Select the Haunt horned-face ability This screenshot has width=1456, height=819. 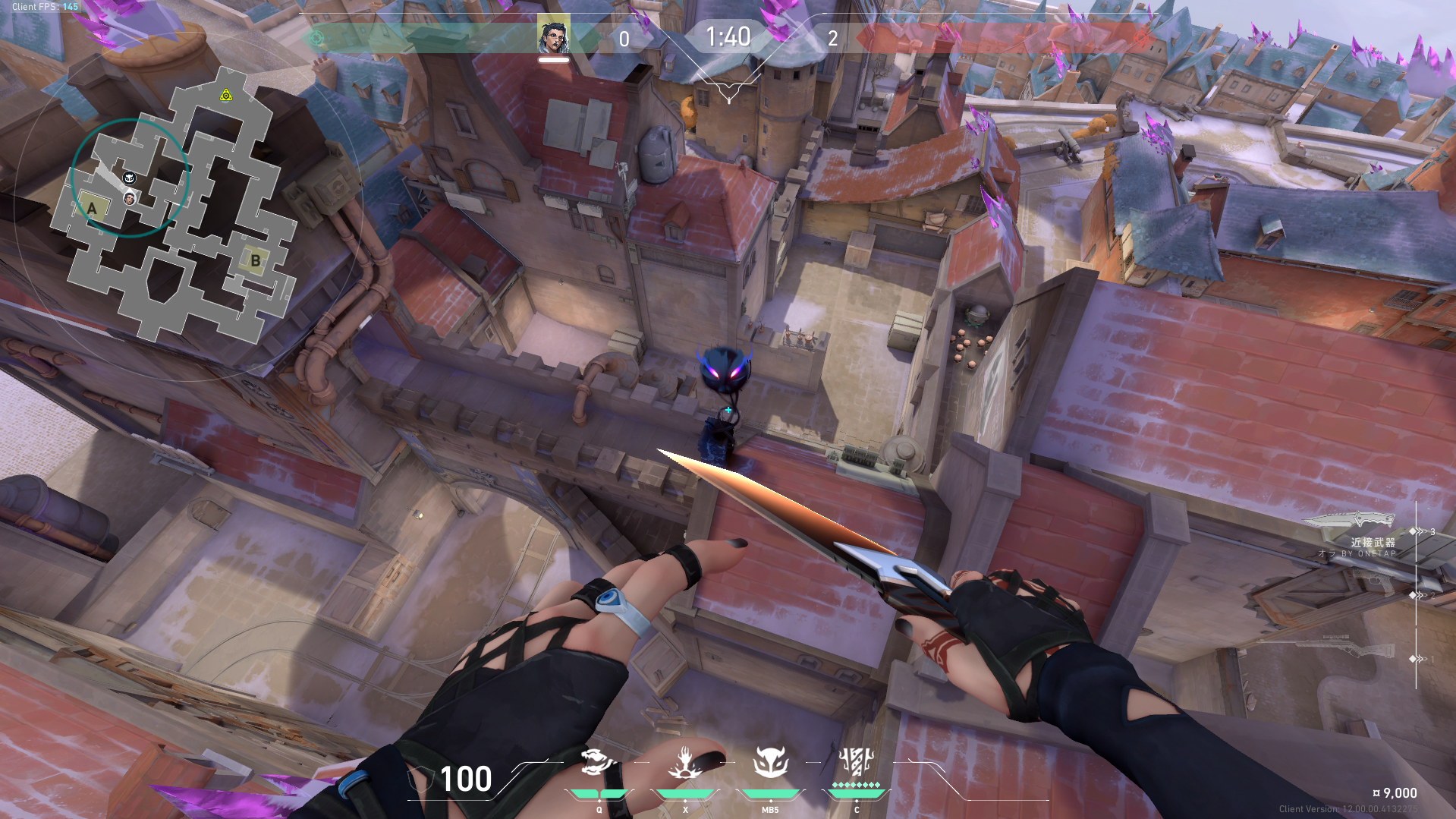click(770, 762)
